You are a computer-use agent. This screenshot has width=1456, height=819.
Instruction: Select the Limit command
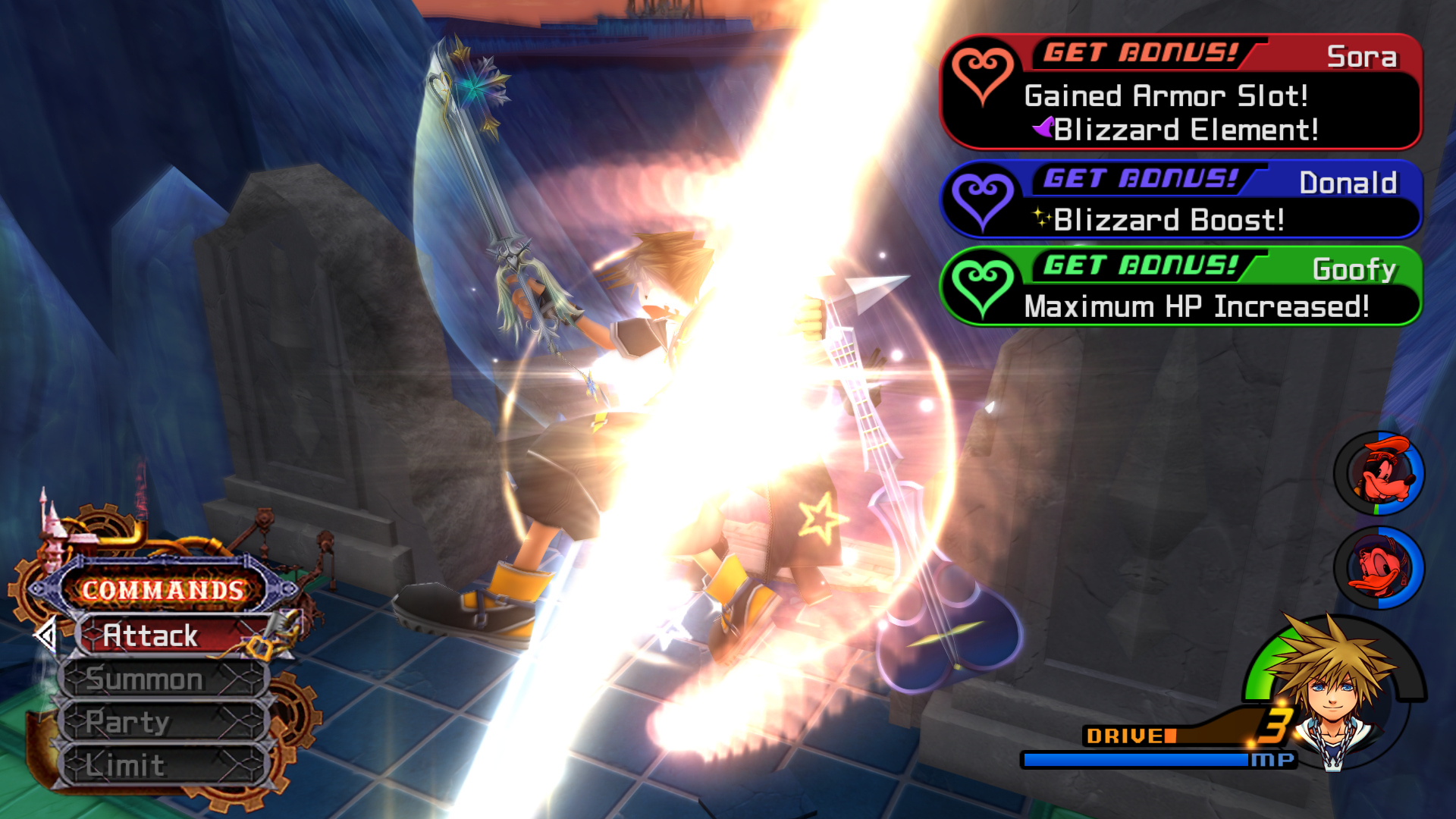coord(164,765)
